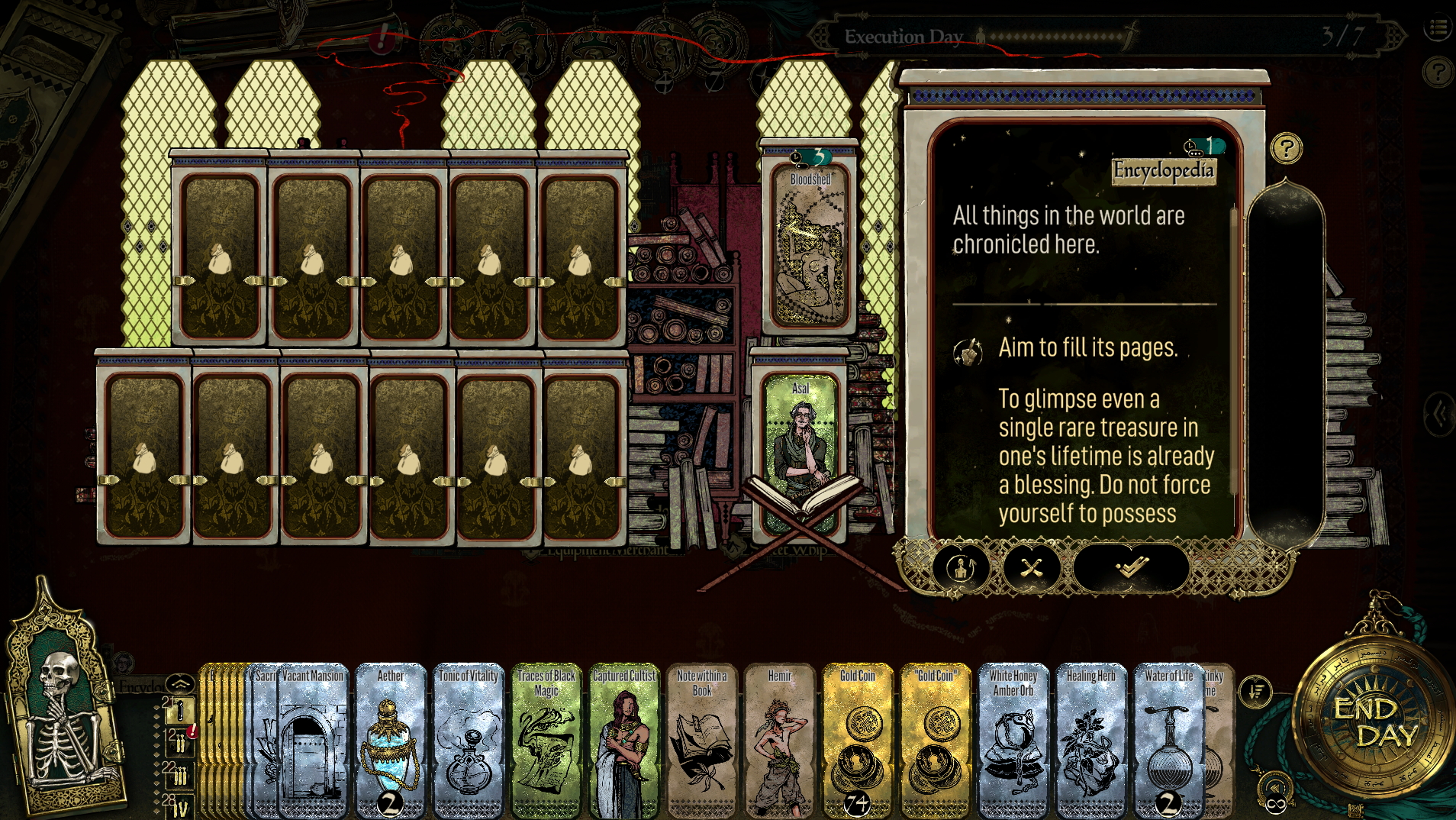Viewport: 1456px width, 820px height.
Task: Select the character-return icon on the Encyclopedia panel
Action: point(960,568)
